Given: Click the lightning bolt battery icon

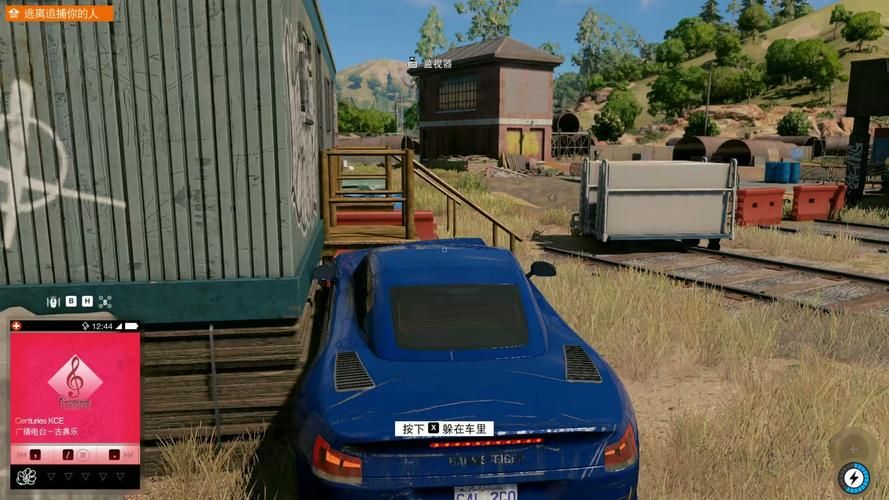Looking at the screenshot, I should 853,477.
